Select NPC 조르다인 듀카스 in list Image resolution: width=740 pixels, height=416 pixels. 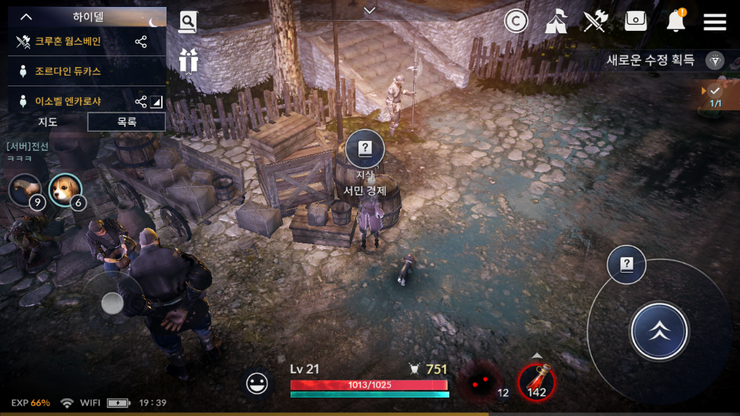68,72
